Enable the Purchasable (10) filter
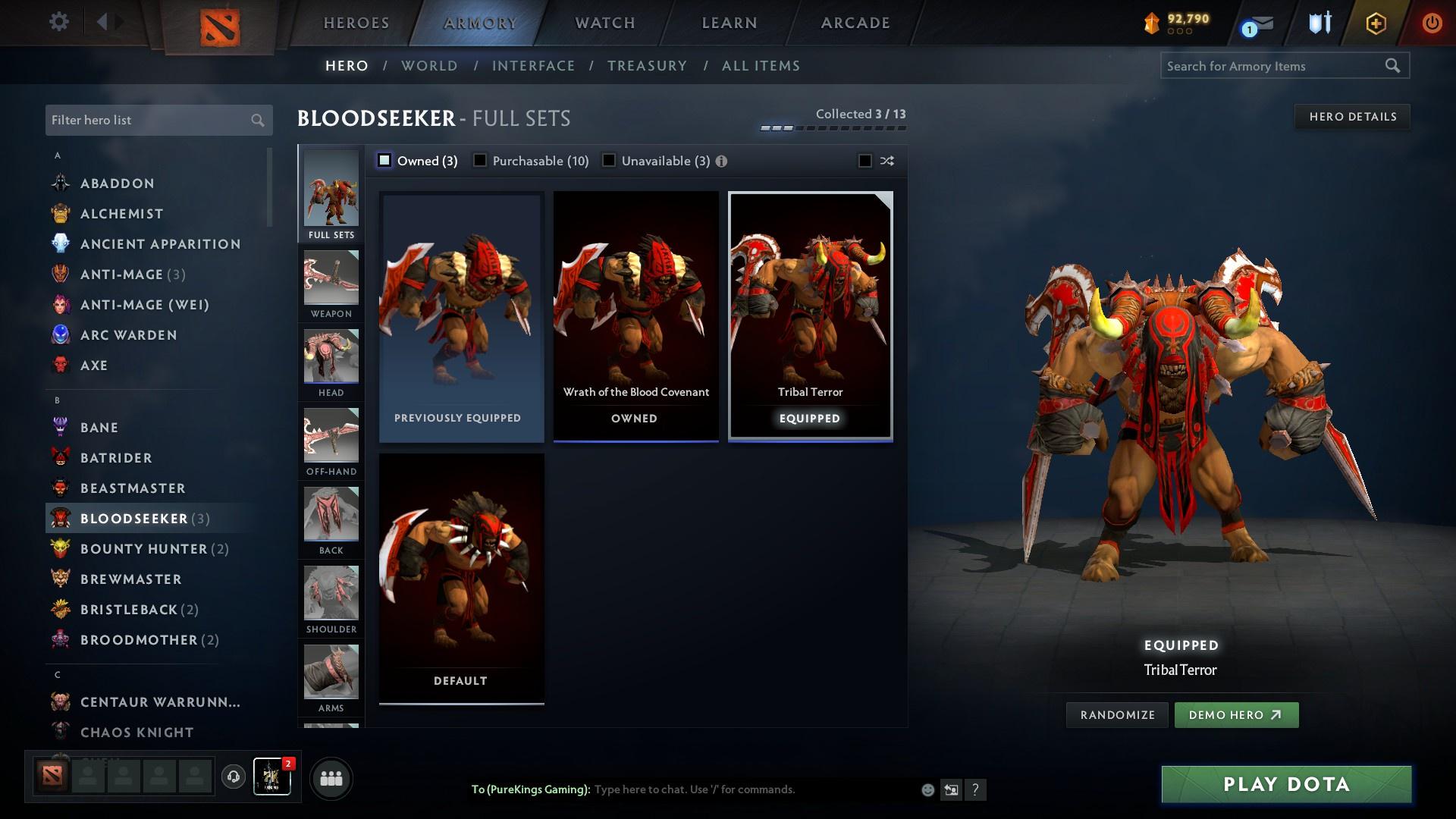 coord(479,161)
